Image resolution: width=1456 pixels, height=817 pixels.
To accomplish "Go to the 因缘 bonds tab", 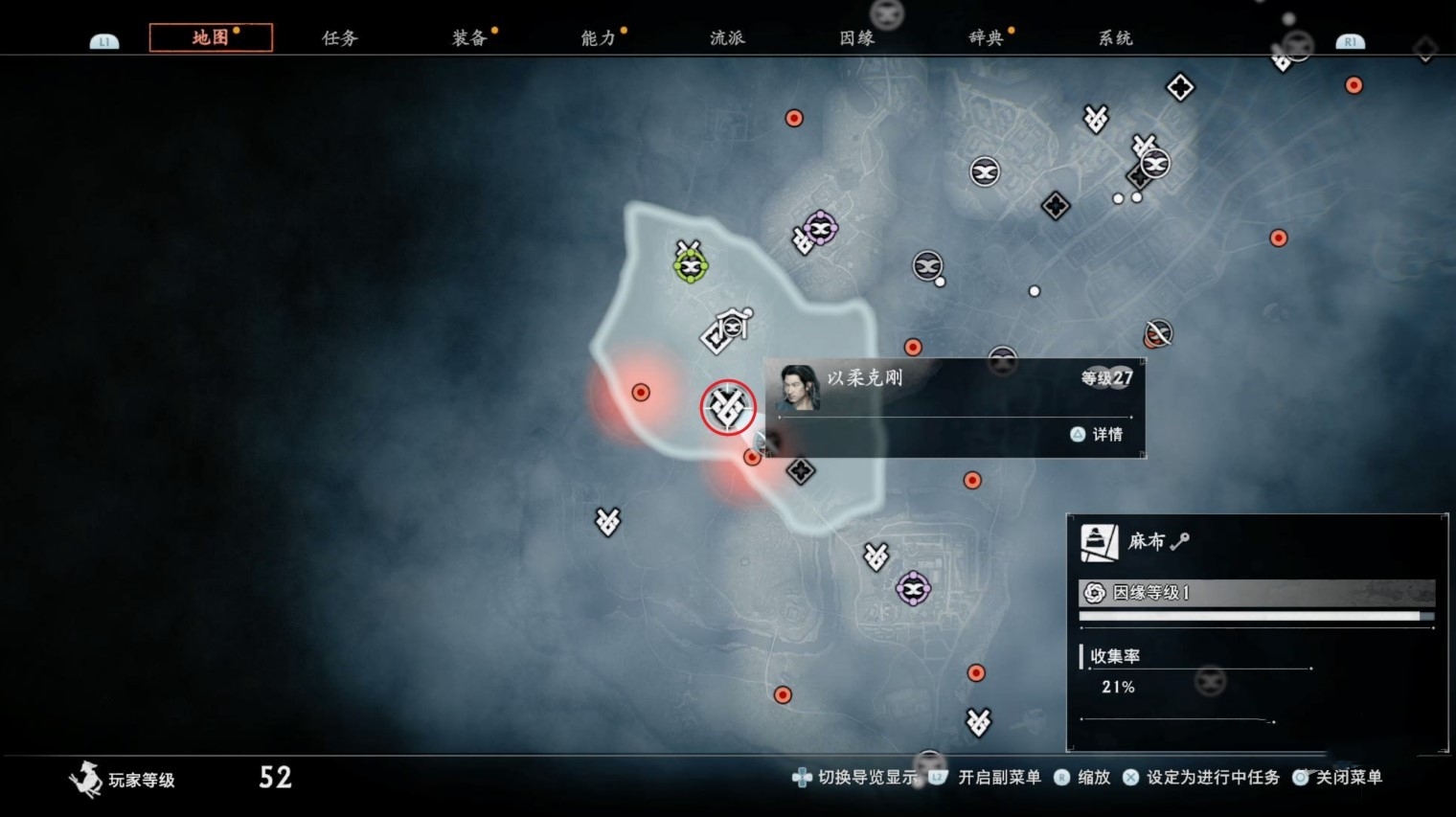I will click(856, 38).
